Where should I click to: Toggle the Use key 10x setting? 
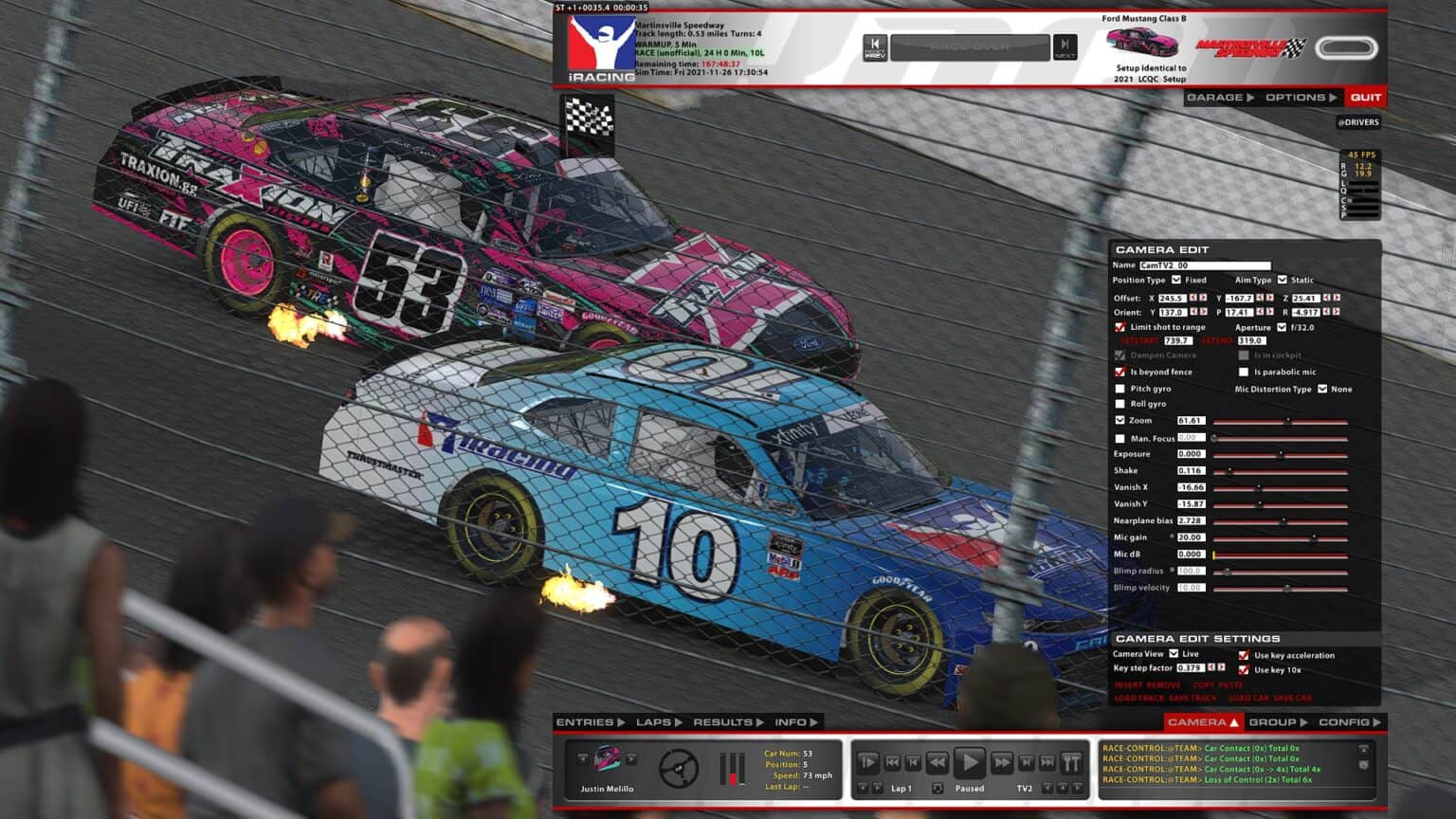pyautogui.click(x=1244, y=671)
